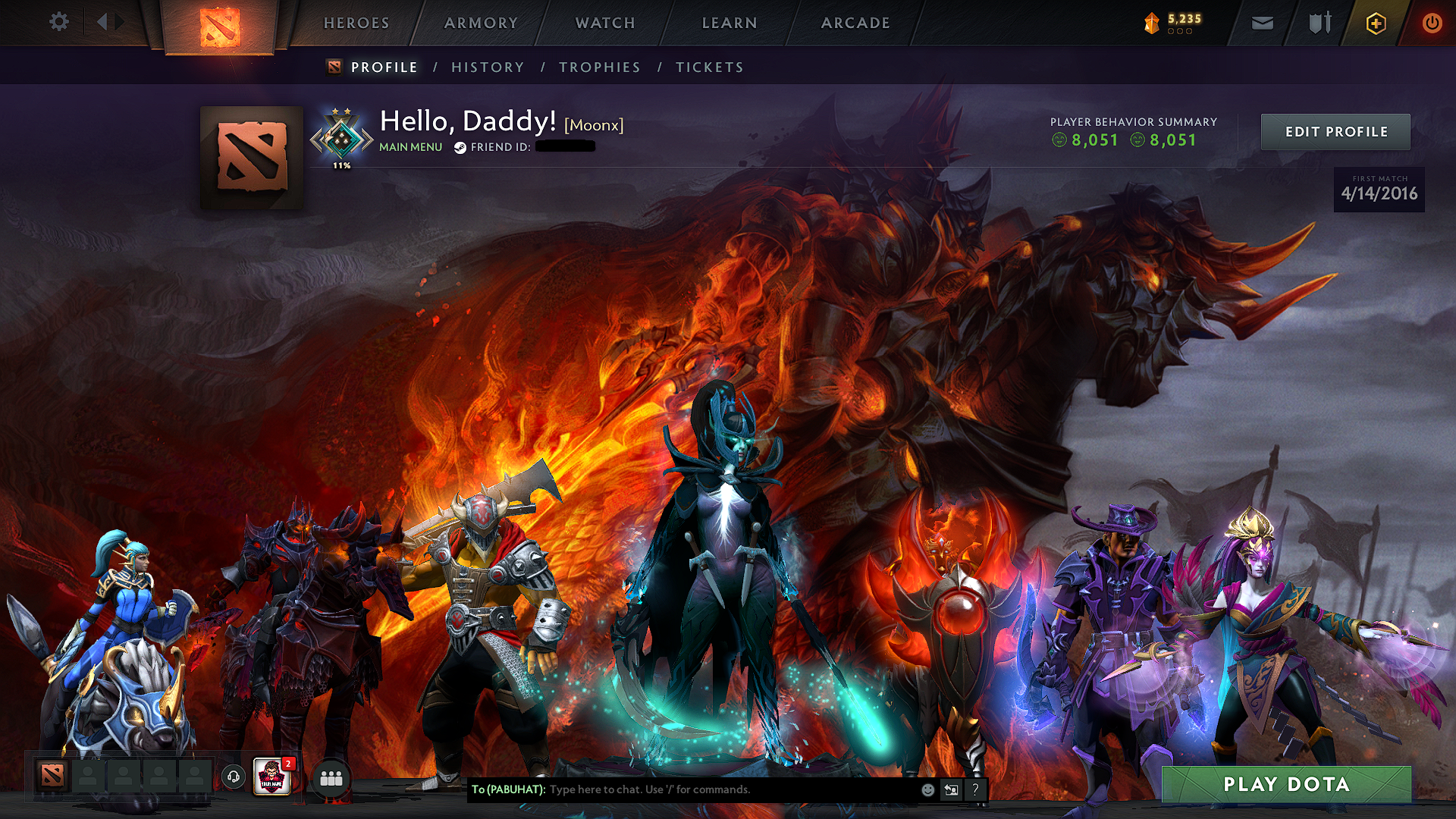Viewport: 1456px width, 819px height.
Task: Open the settings gear icon
Action: (x=59, y=22)
